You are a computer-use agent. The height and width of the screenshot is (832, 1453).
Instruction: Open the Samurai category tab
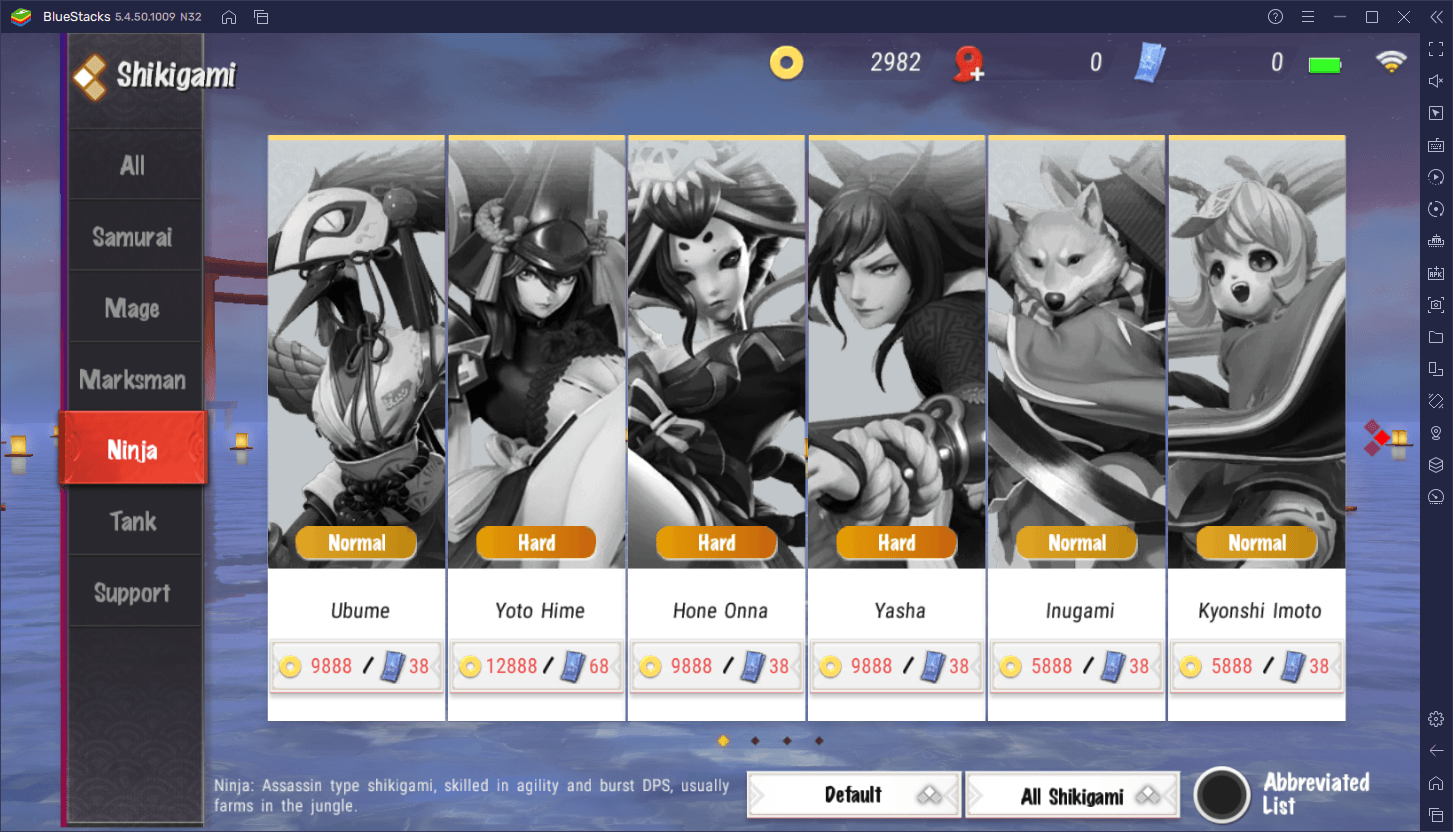coord(133,236)
